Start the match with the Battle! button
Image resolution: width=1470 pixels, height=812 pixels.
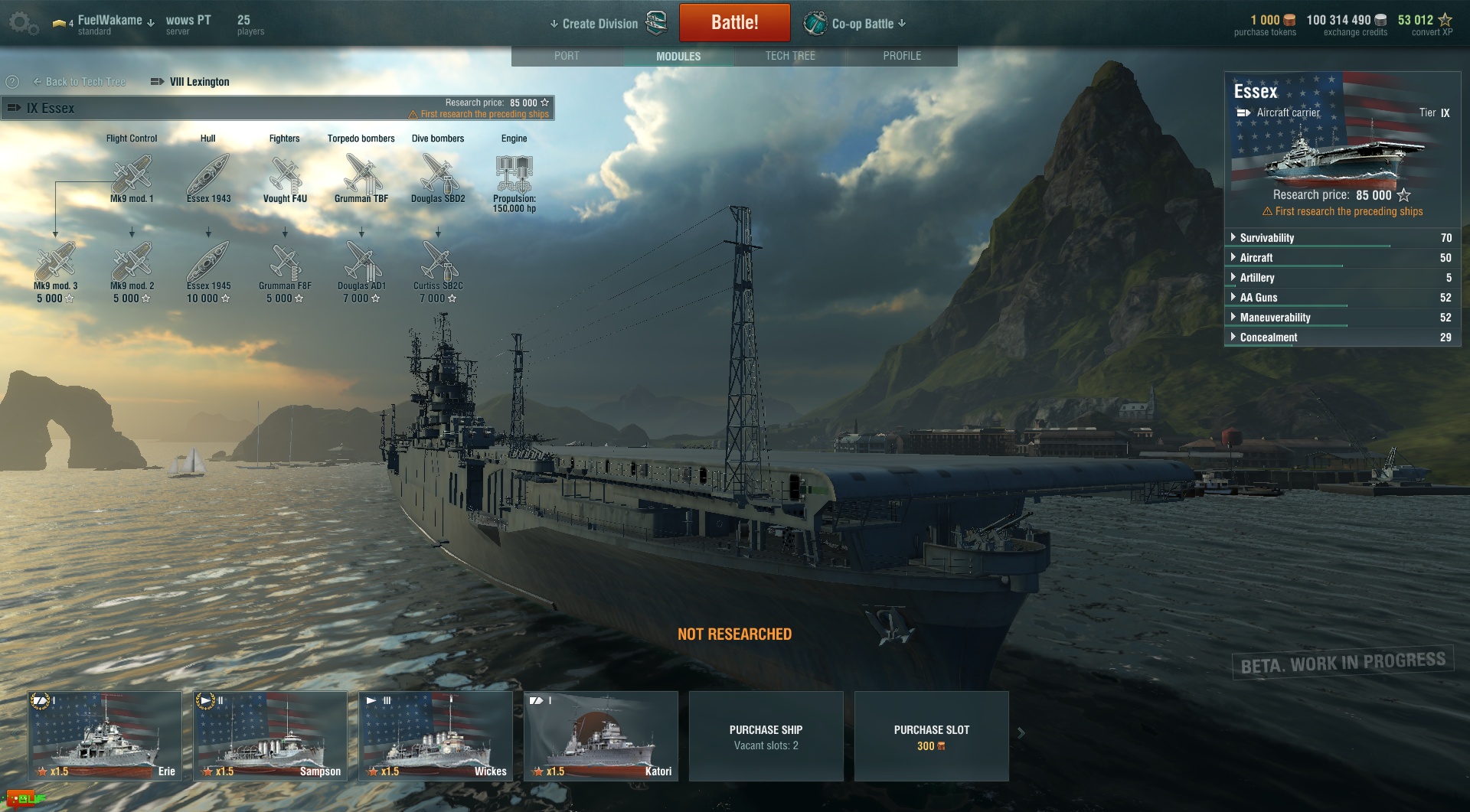pos(734,22)
